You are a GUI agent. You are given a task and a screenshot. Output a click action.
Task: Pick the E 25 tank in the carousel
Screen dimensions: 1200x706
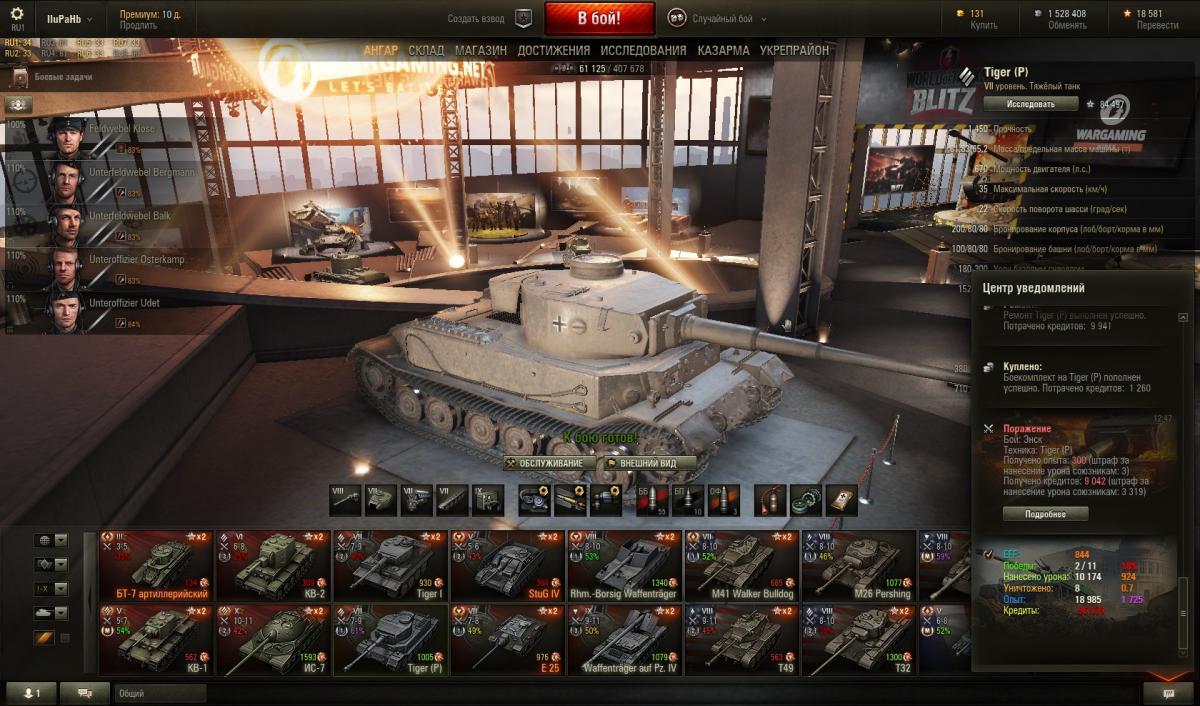tap(507, 641)
